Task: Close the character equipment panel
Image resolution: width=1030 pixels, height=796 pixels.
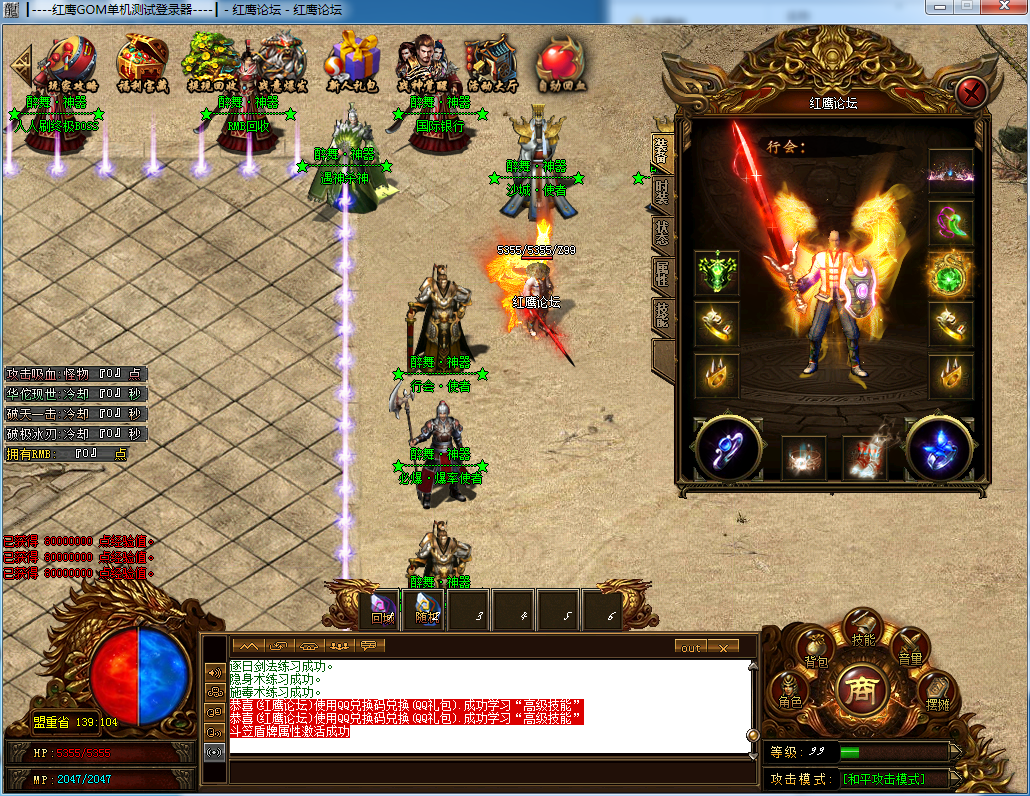Action: 972,93
